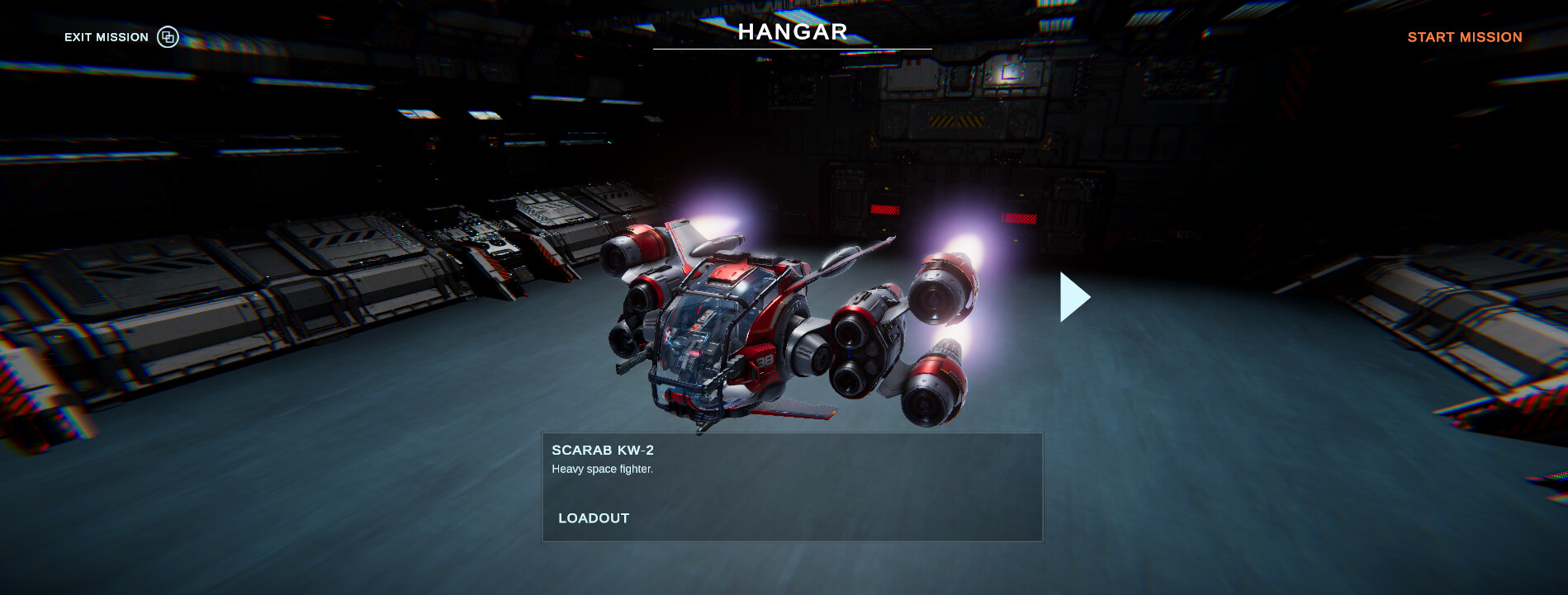Click the overlapping squares icon near EXIT MISSION
The width and height of the screenshot is (1568, 595).
167,36
